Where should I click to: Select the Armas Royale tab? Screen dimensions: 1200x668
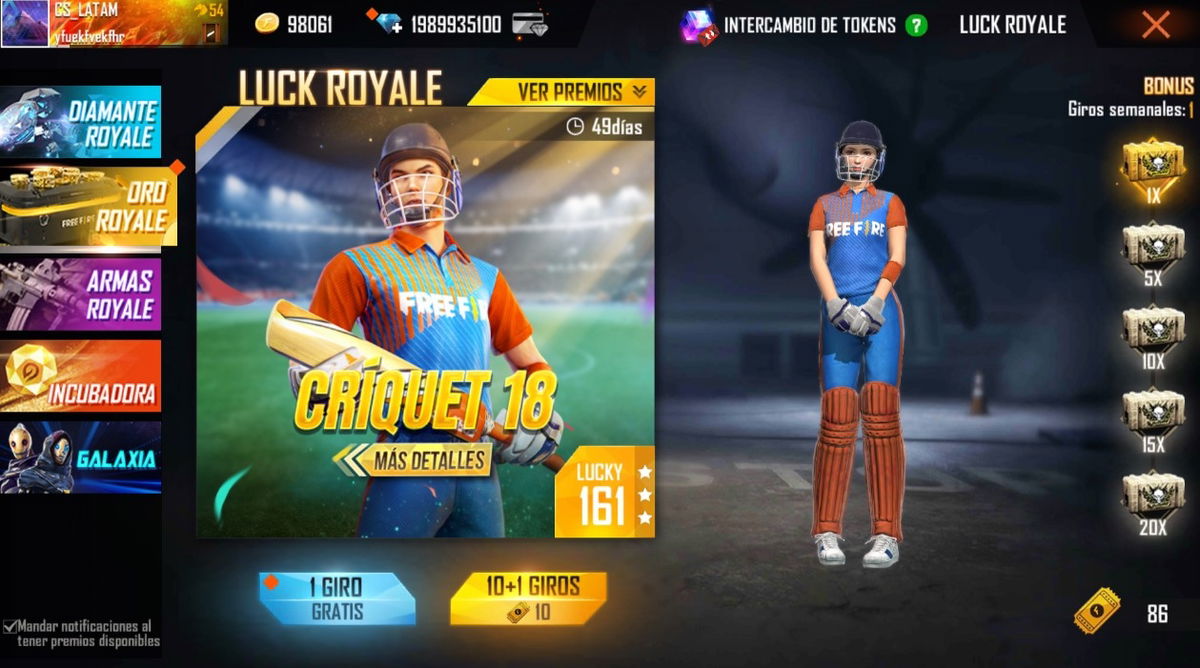(x=81, y=293)
